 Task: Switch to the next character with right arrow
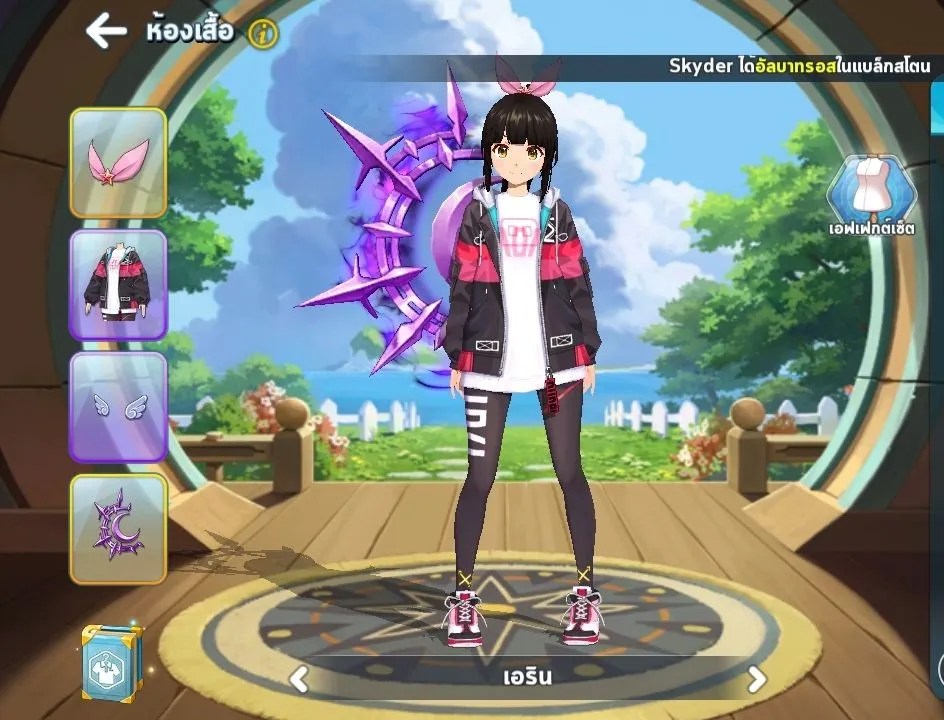(x=757, y=680)
